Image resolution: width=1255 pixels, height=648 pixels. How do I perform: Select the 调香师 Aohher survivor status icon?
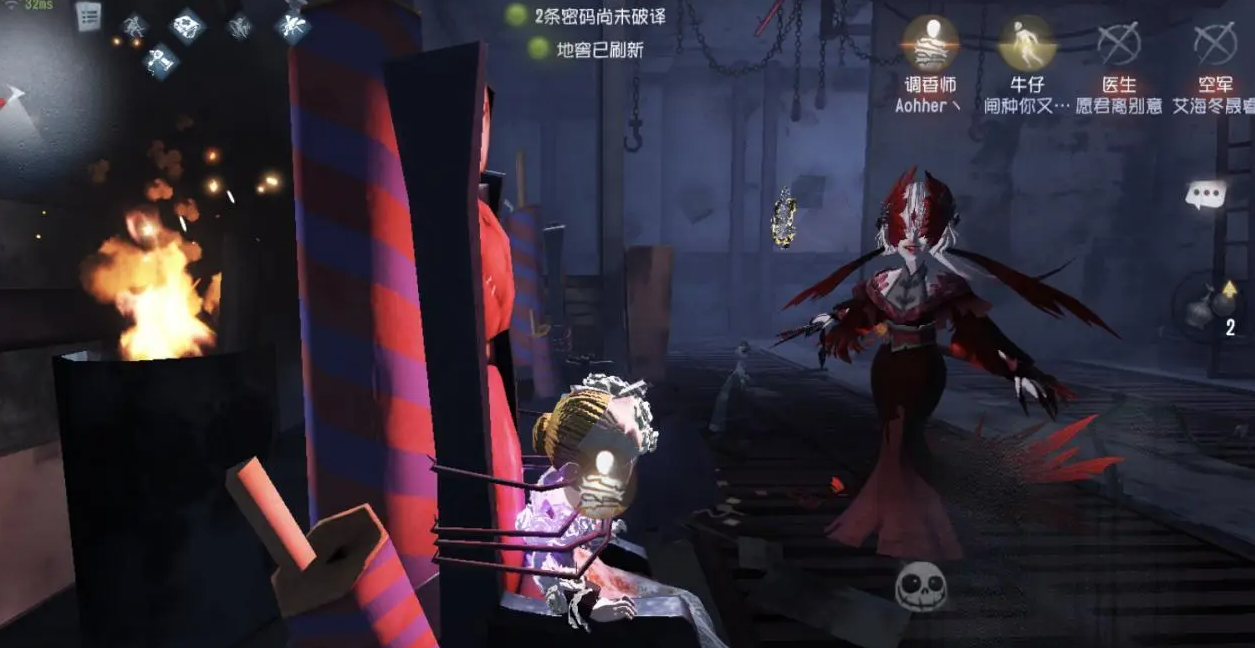[930, 42]
